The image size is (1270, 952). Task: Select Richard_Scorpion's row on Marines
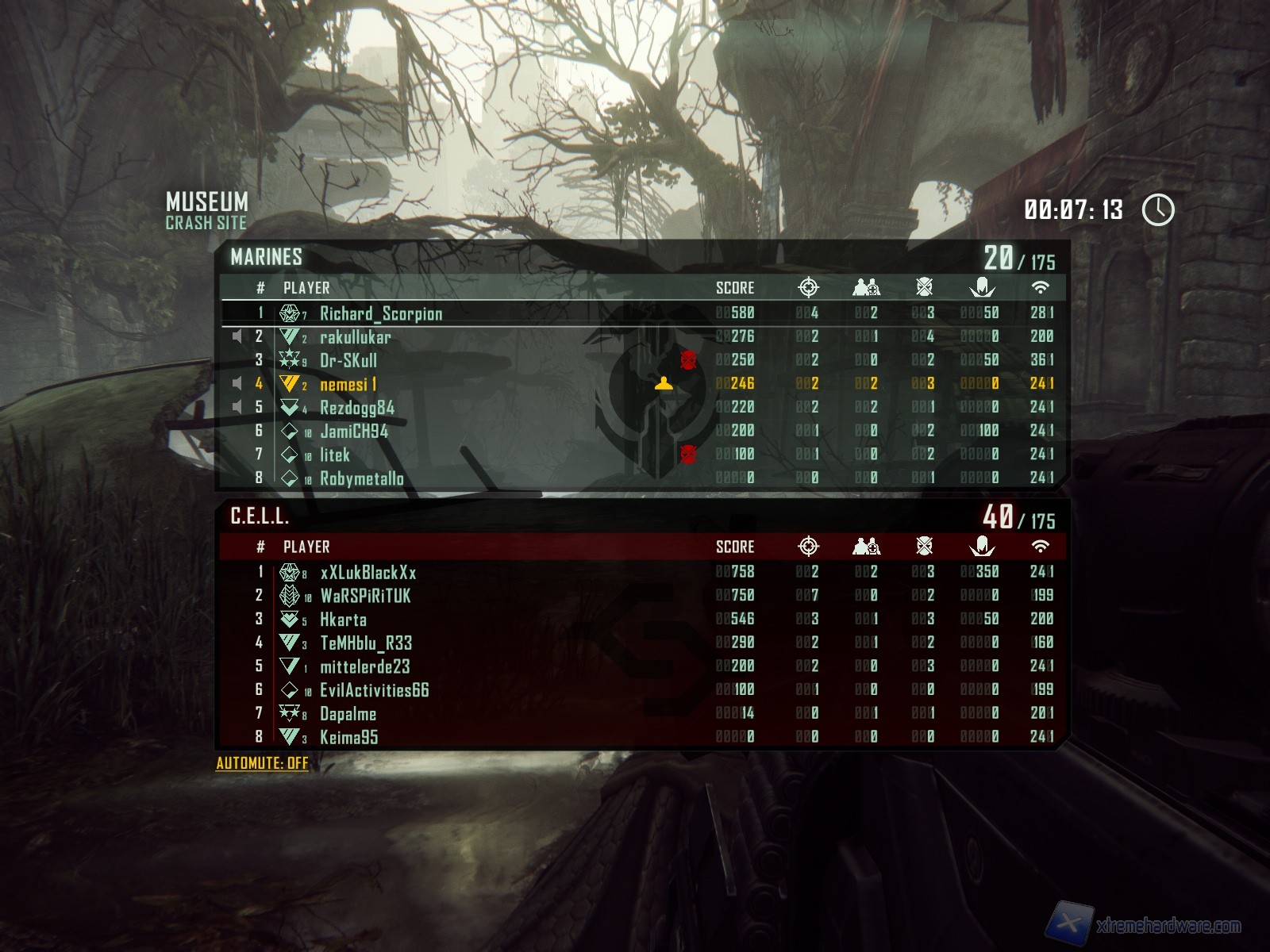381,313
